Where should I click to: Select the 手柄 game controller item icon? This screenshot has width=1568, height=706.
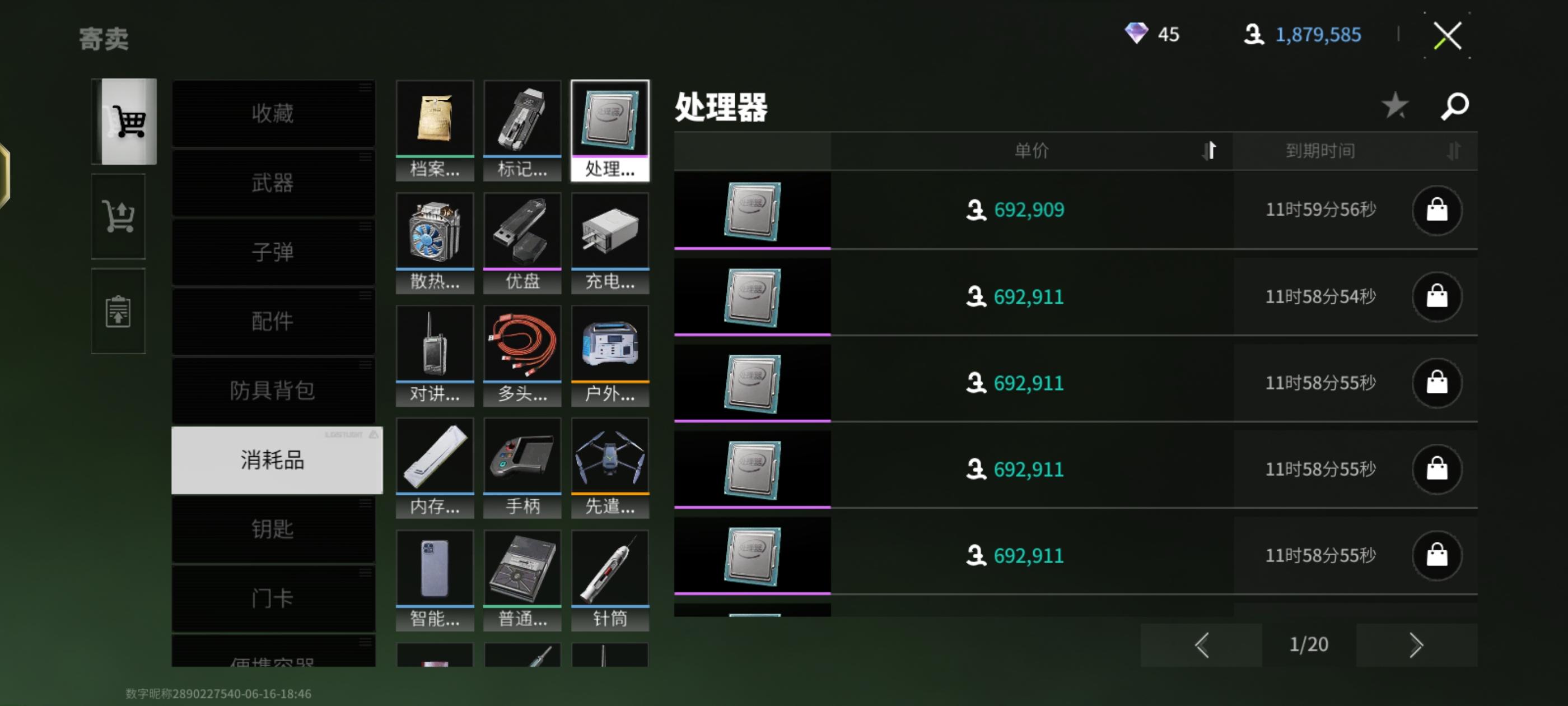pyautogui.click(x=522, y=456)
